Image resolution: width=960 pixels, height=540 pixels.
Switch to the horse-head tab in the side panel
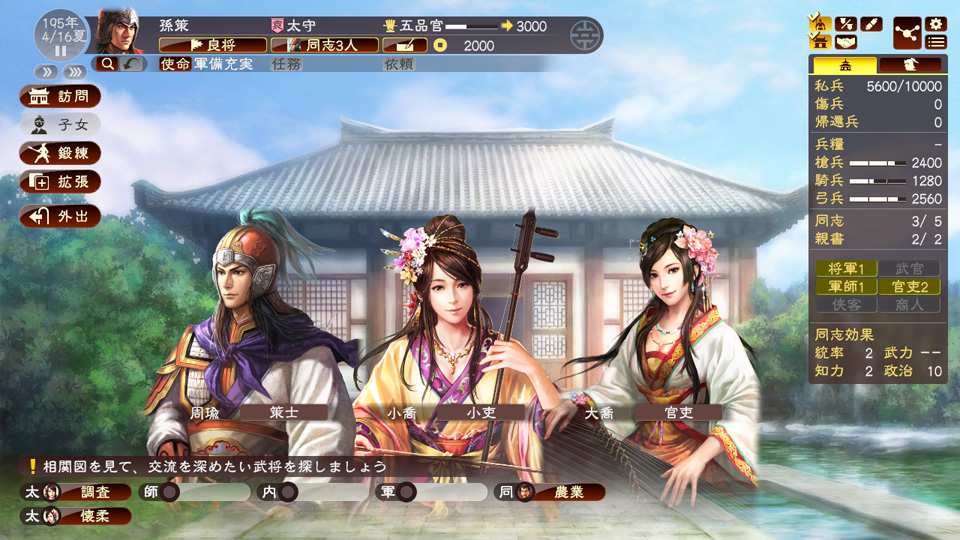909,65
